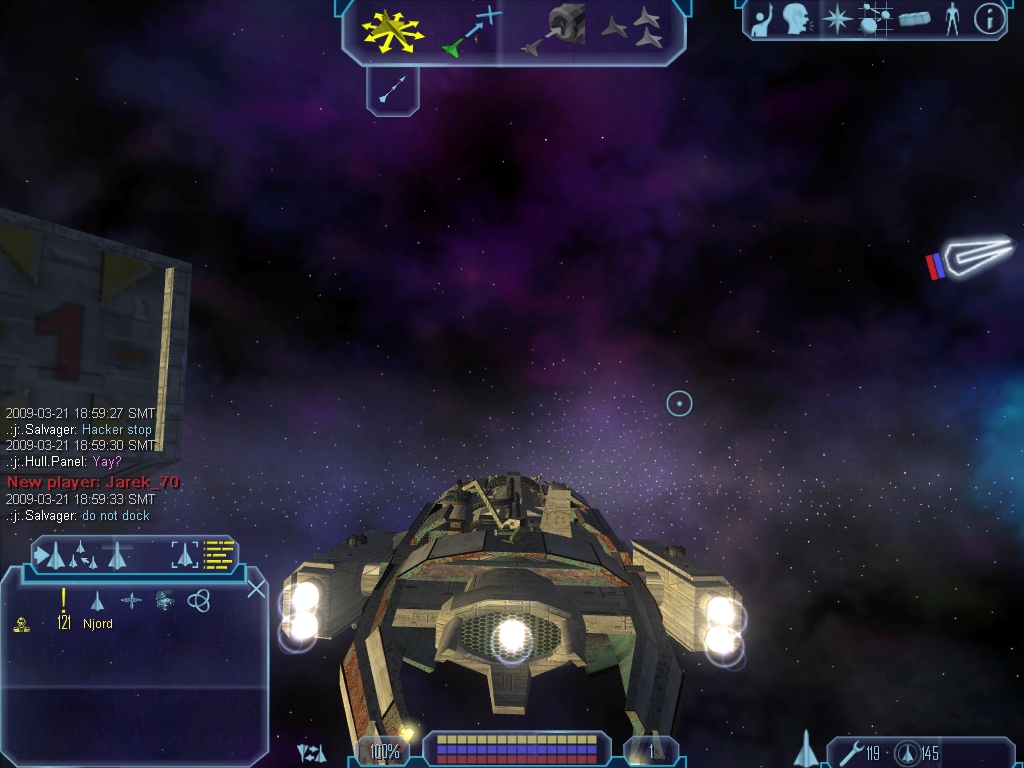This screenshot has width=1024, height=768.
Task: Filter contacts by the station cross icon
Action: click(131, 600)
